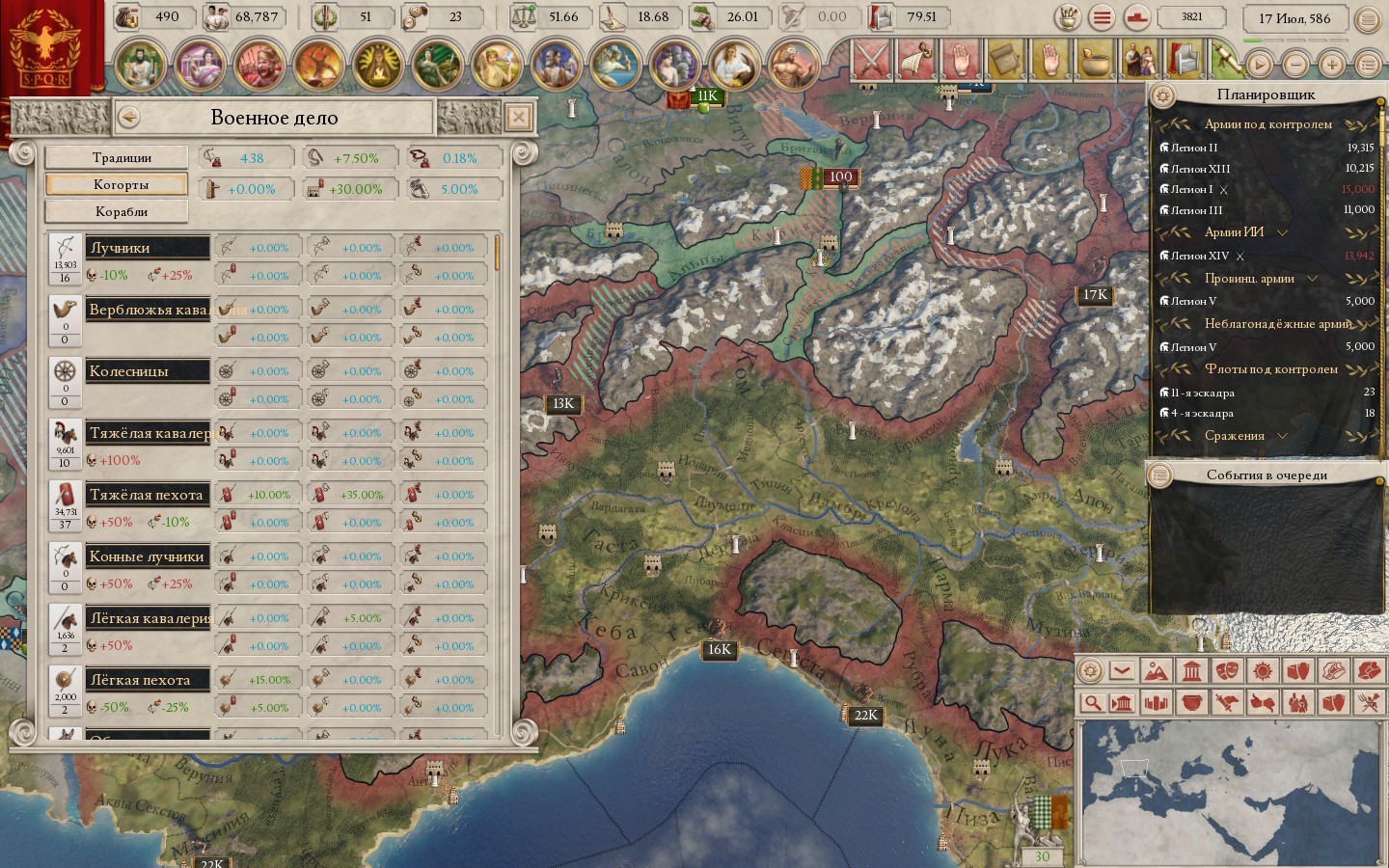Expand the Сражения section
The image size is (1389, 868).
pyautogui.click(x=1282, y=436)
